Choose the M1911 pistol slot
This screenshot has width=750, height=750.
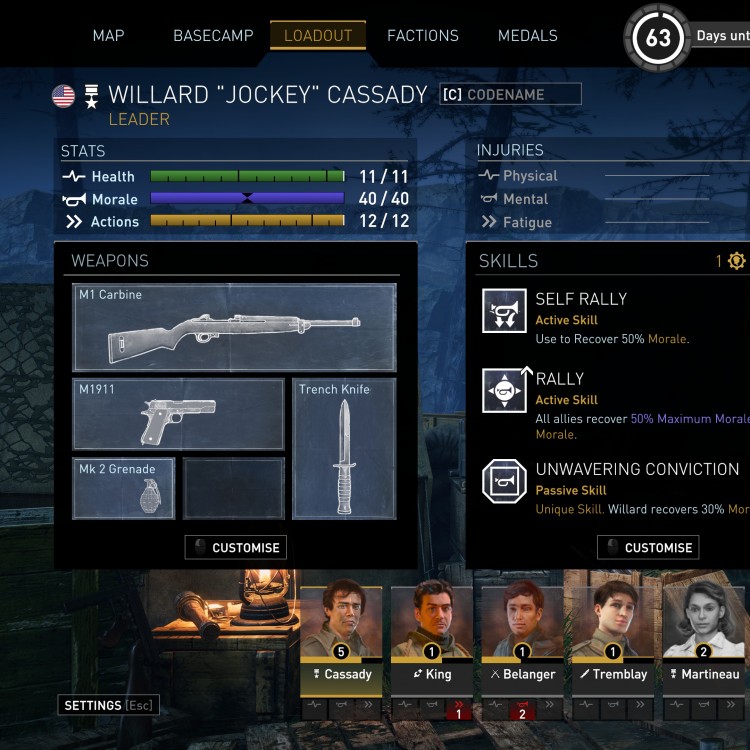[x=179, y=414]
